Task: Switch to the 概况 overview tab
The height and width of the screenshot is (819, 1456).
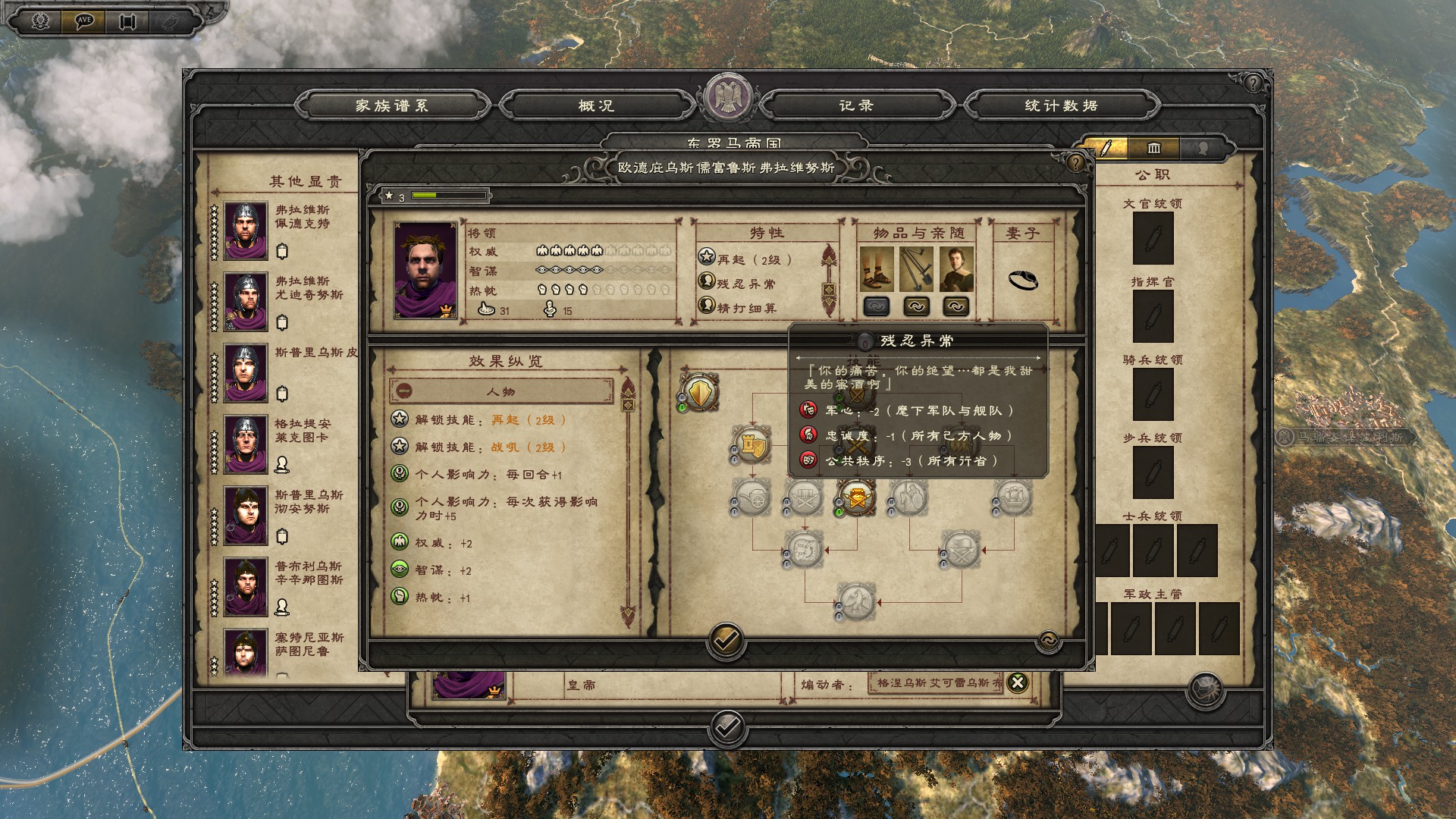Action: pyautogui.click(x=596, y=106)
